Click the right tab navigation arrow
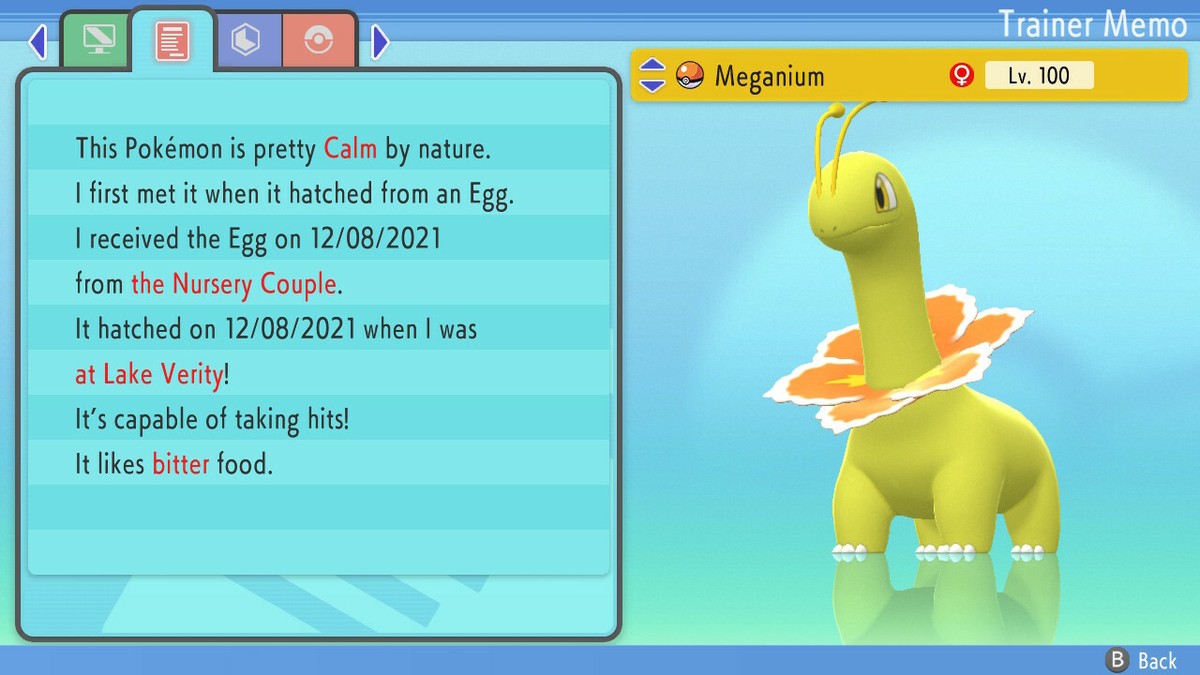This screenshot has height=675, width=1200. pyautogui.click(x=380, y=41)
